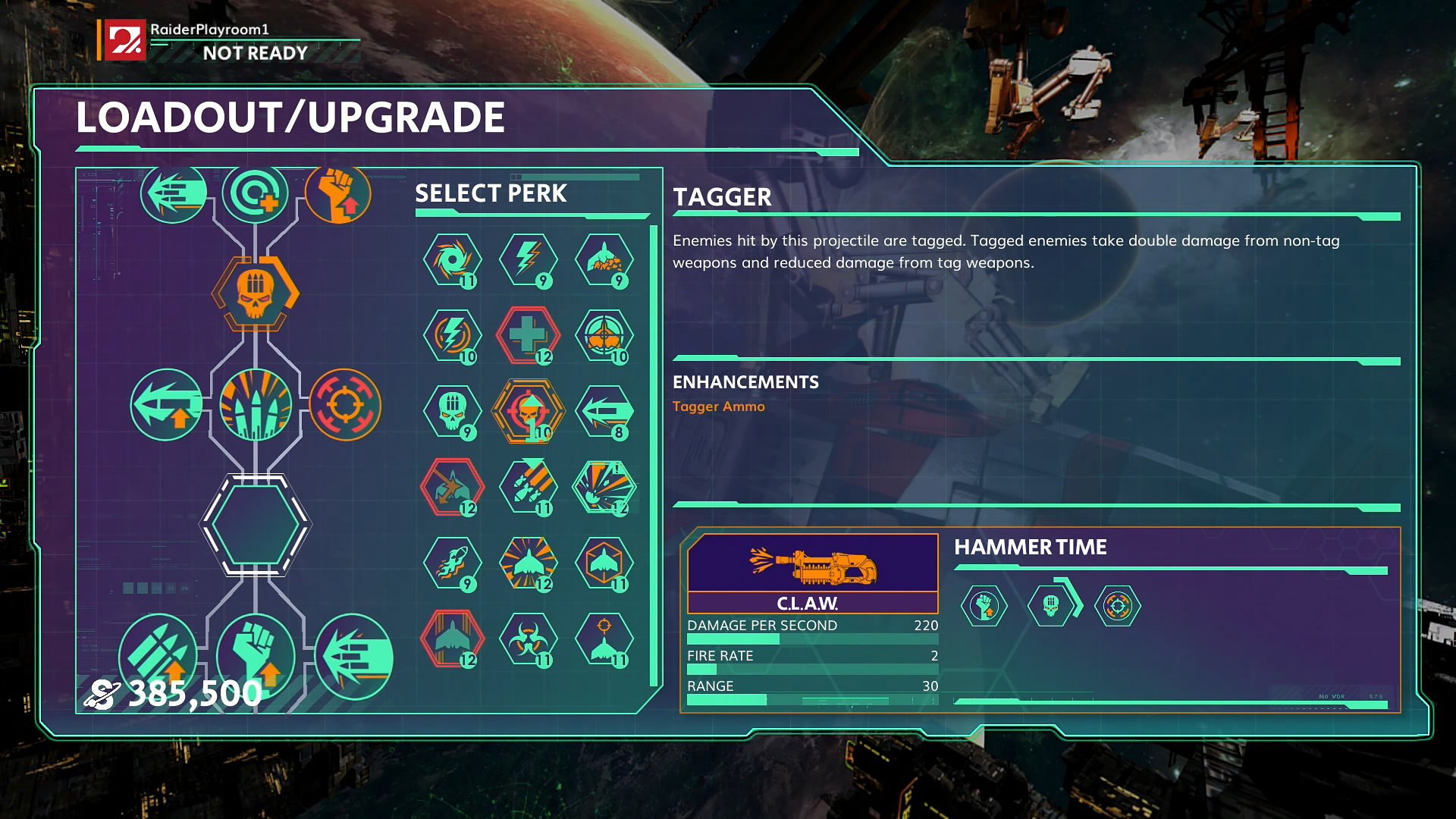This screenshot has height=819, width=1456.
Task: Choose the orange crosshair circle tree node
Action: [x=345, y=405]
